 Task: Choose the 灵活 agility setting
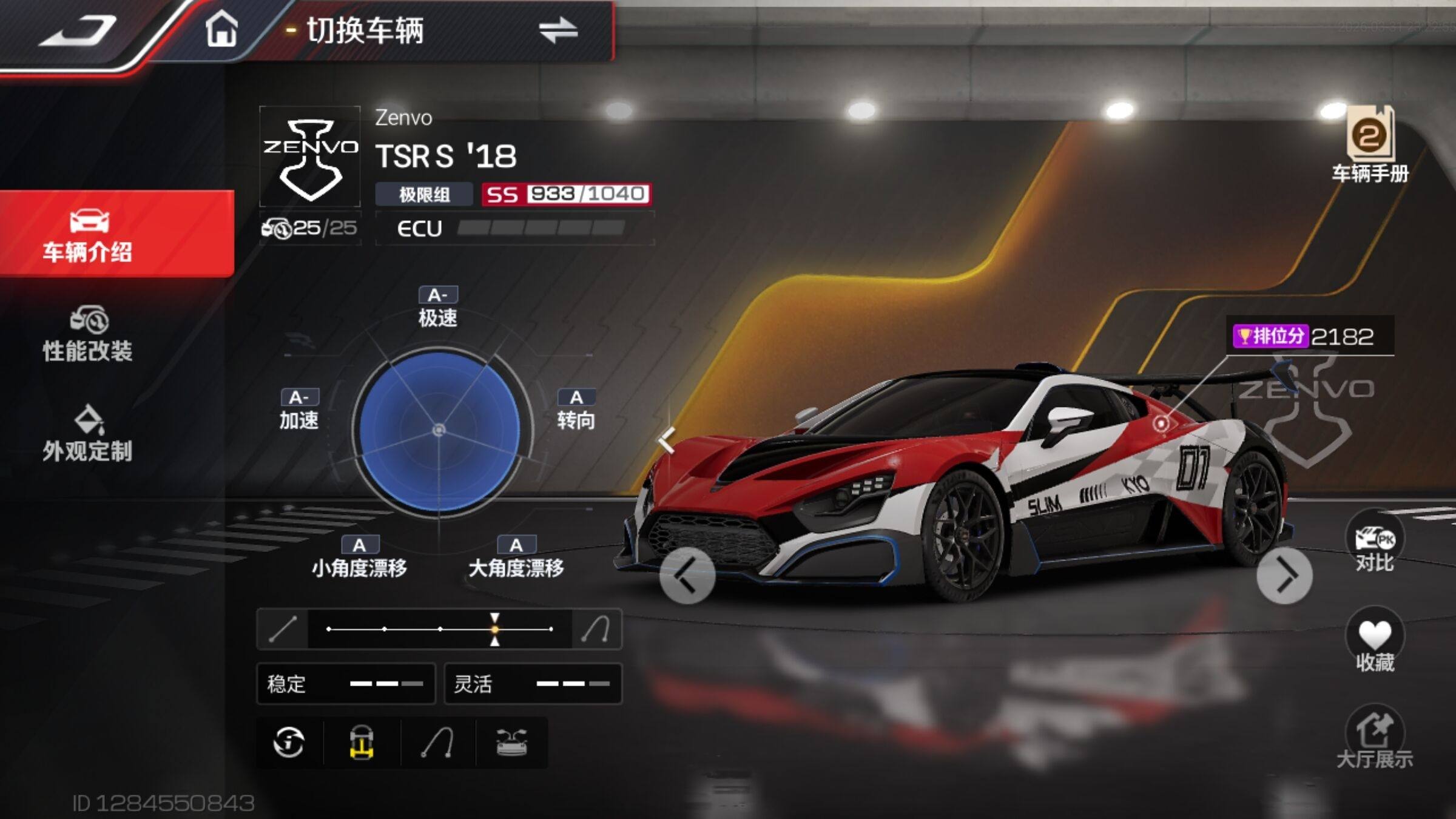click(533, 684)
